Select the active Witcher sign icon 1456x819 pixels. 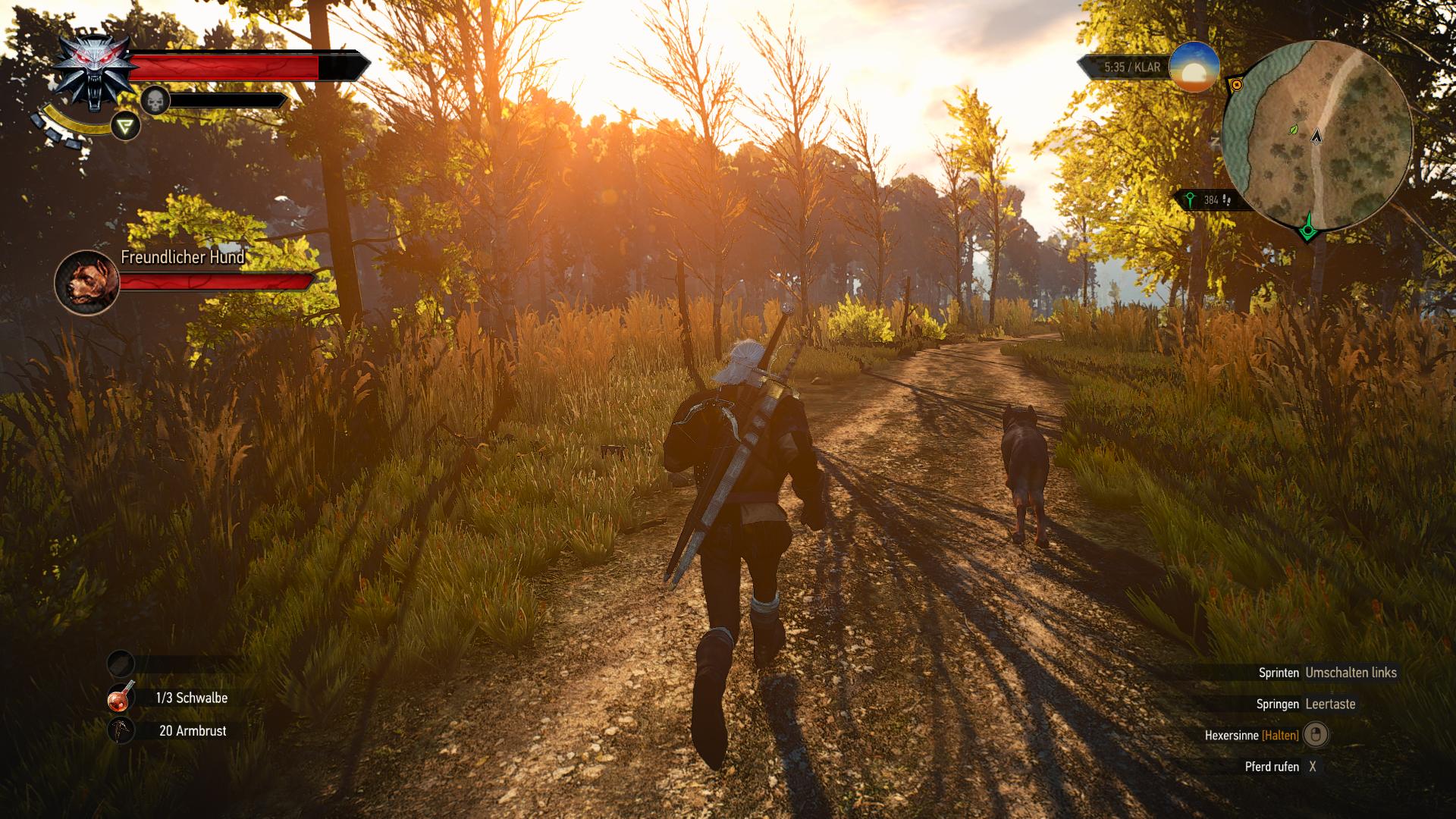pyautogui.click(x=125, y=126)
